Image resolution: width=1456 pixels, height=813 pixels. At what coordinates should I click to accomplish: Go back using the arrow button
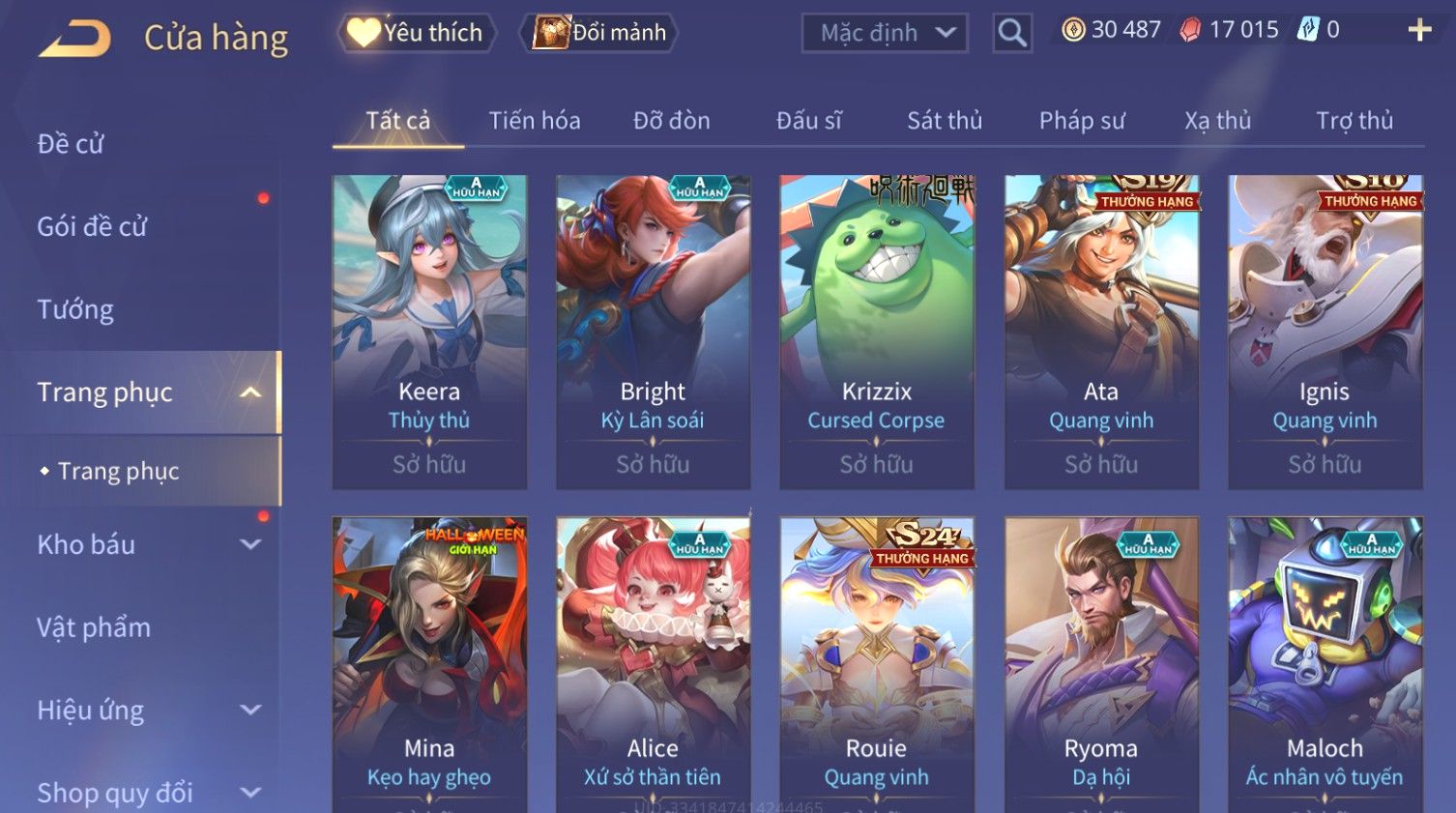[x=75, y=39]
